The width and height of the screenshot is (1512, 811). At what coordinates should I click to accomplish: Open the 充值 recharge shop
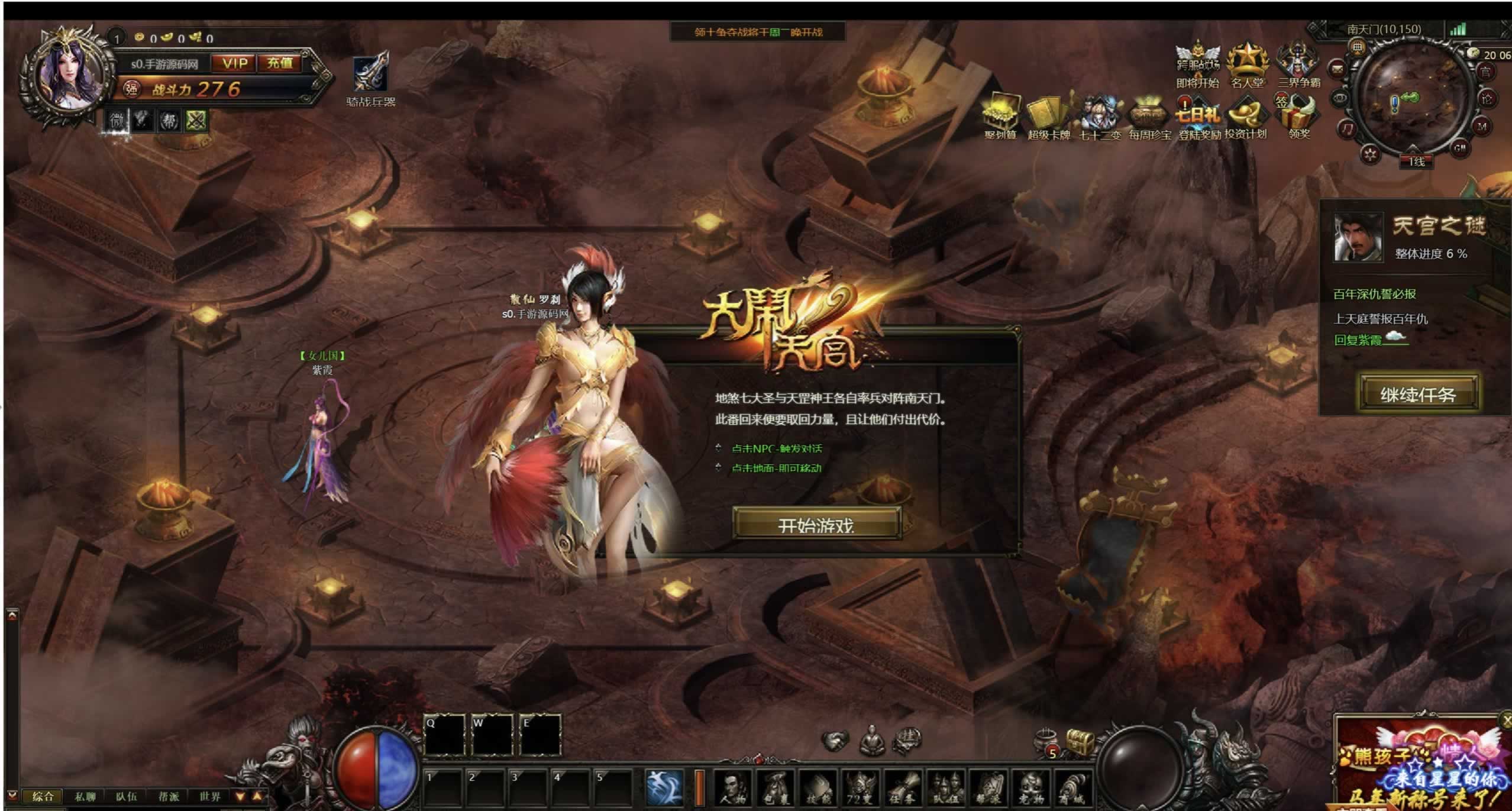click(280, 63)
